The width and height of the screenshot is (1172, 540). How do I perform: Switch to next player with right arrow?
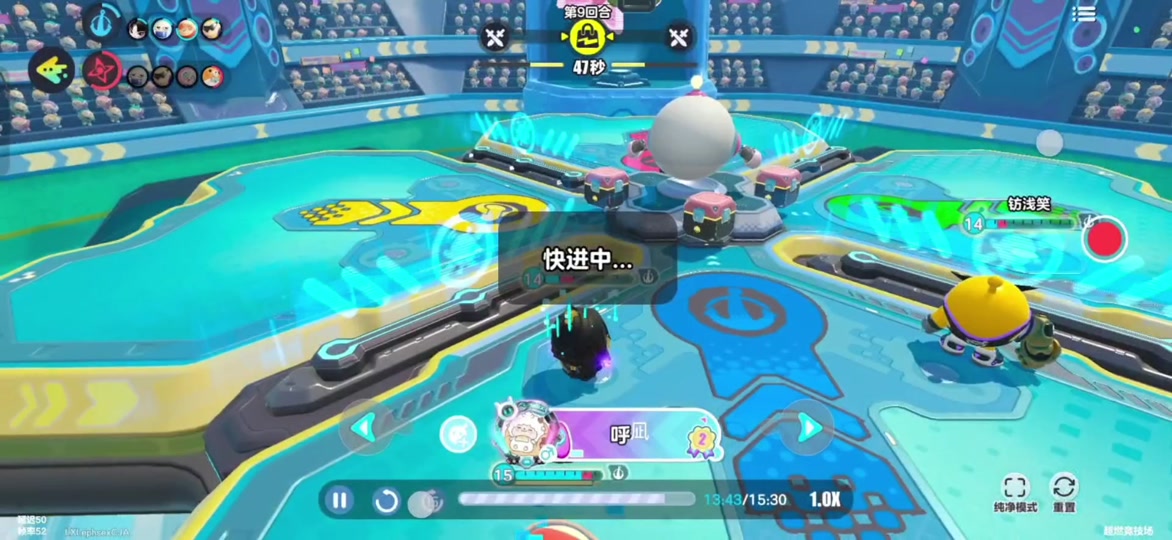[x=810, y=428]
